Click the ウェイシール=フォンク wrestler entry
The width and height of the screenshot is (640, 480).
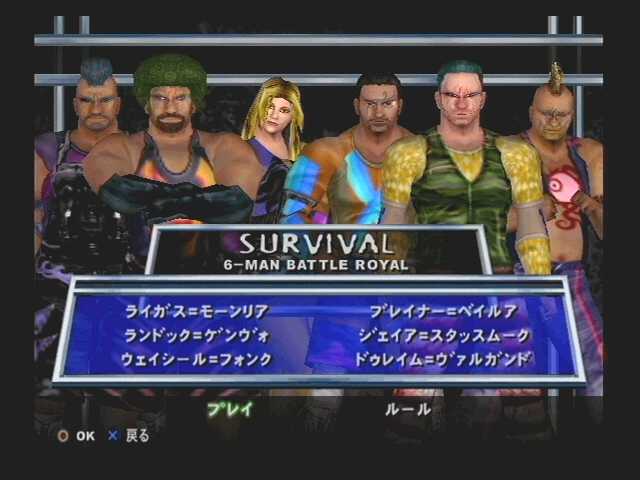tap(197, 359)
